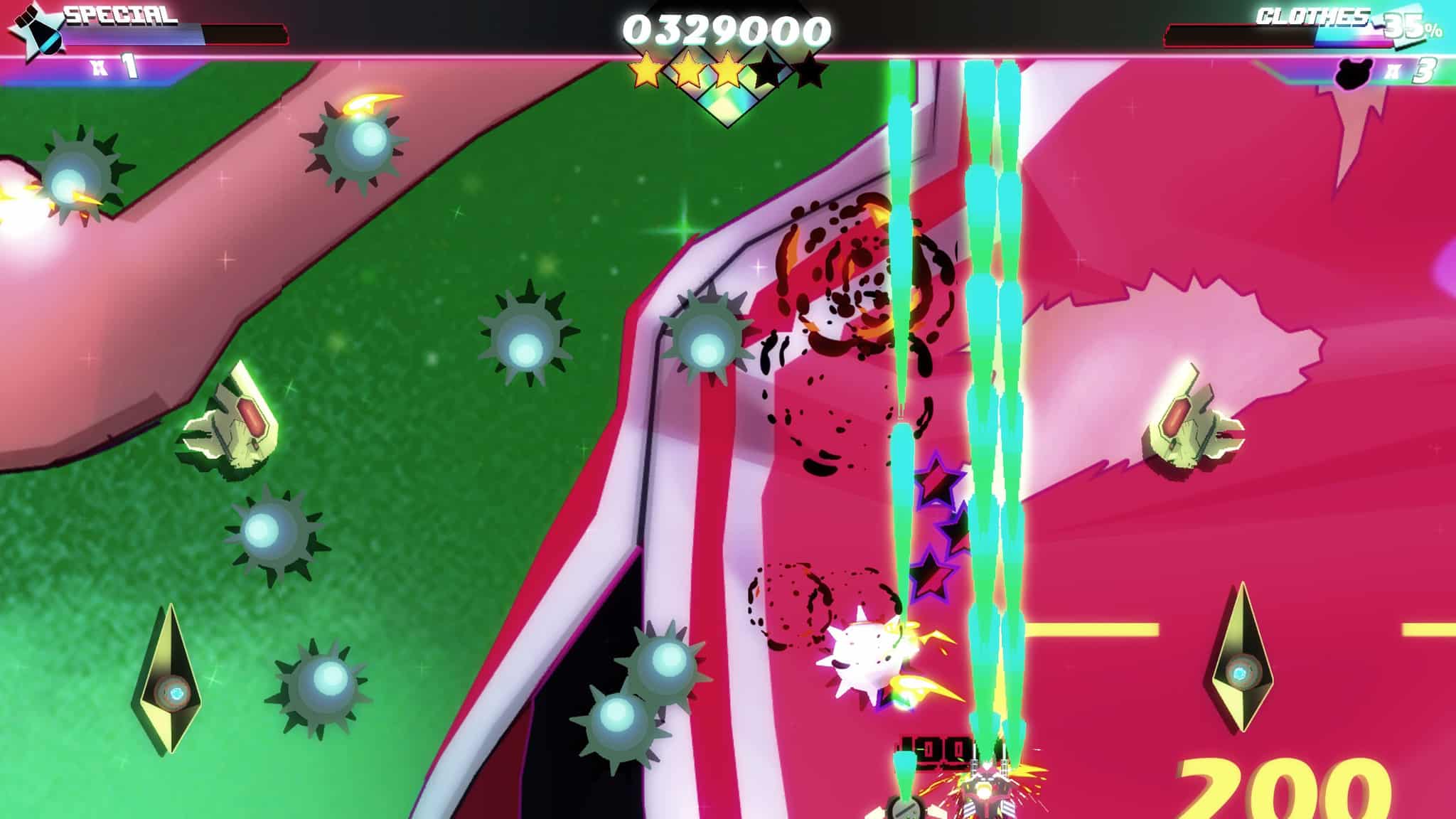The height and width of the screenshot is (819, 1456).
Task: Select the black bear-head lives icon
Action: (x=1353, y=73)
